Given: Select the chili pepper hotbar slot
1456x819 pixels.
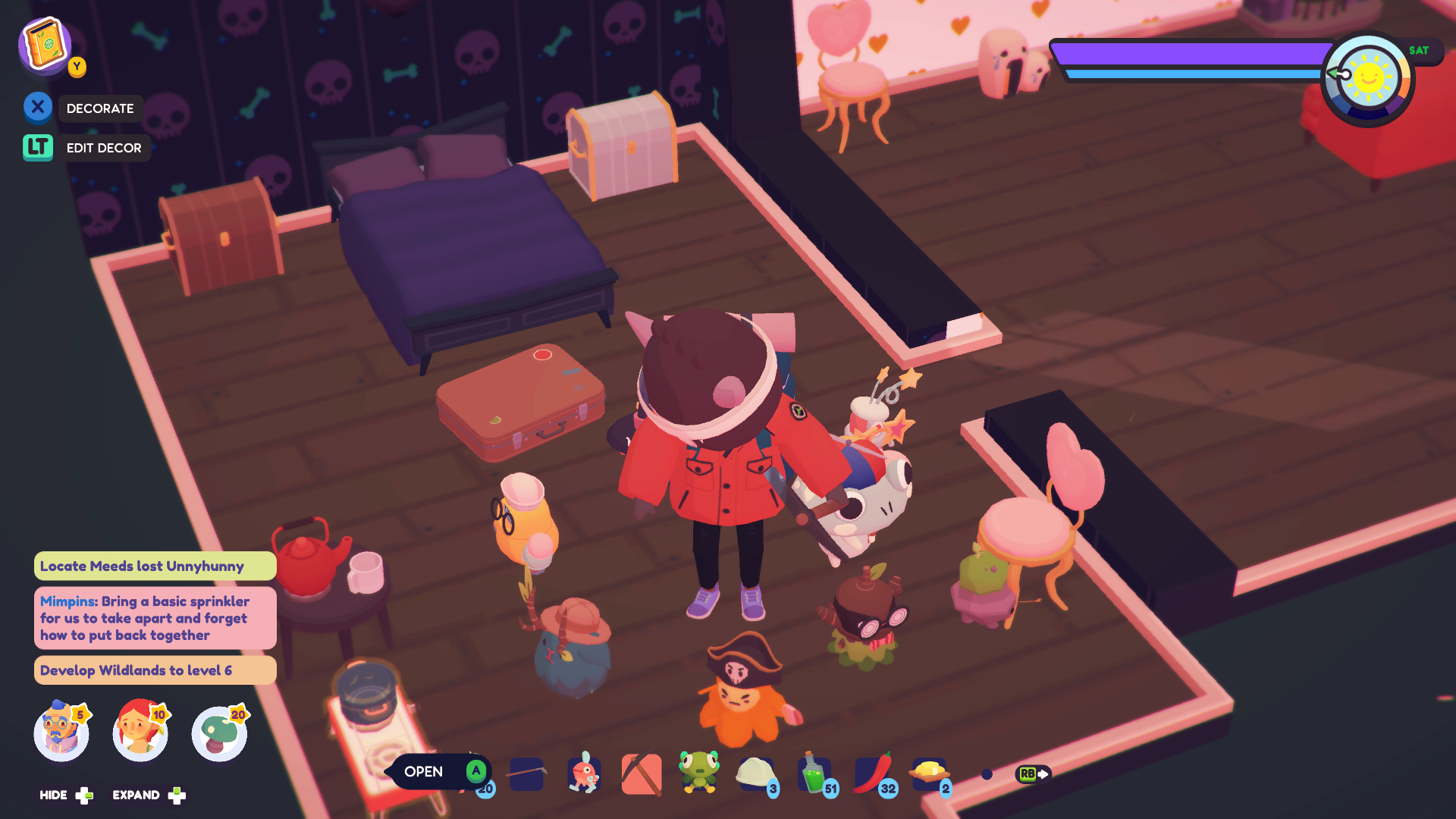Looking at the screenshot, I should (x=872, y=775).
